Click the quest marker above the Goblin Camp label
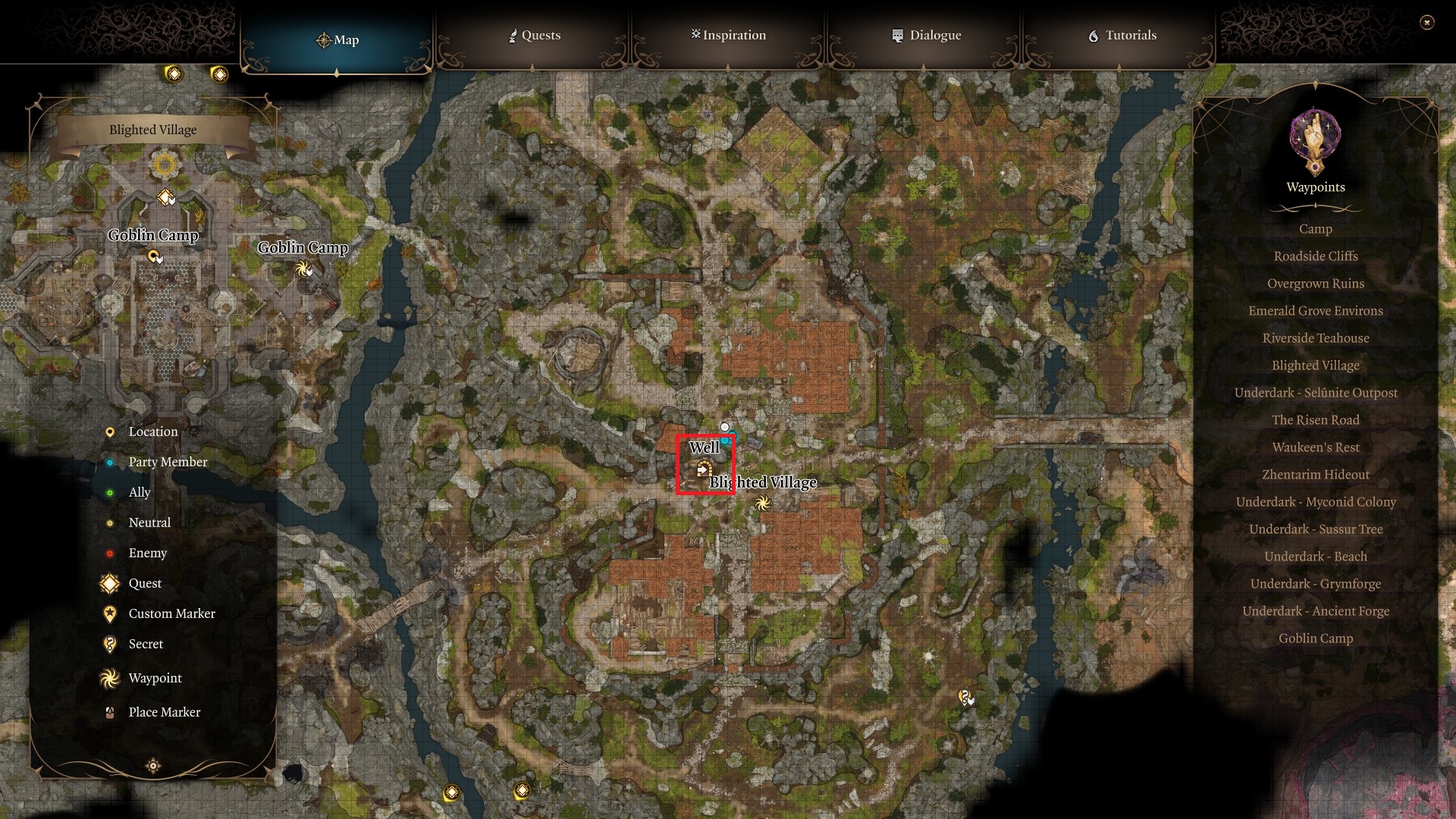 point(167,196)
